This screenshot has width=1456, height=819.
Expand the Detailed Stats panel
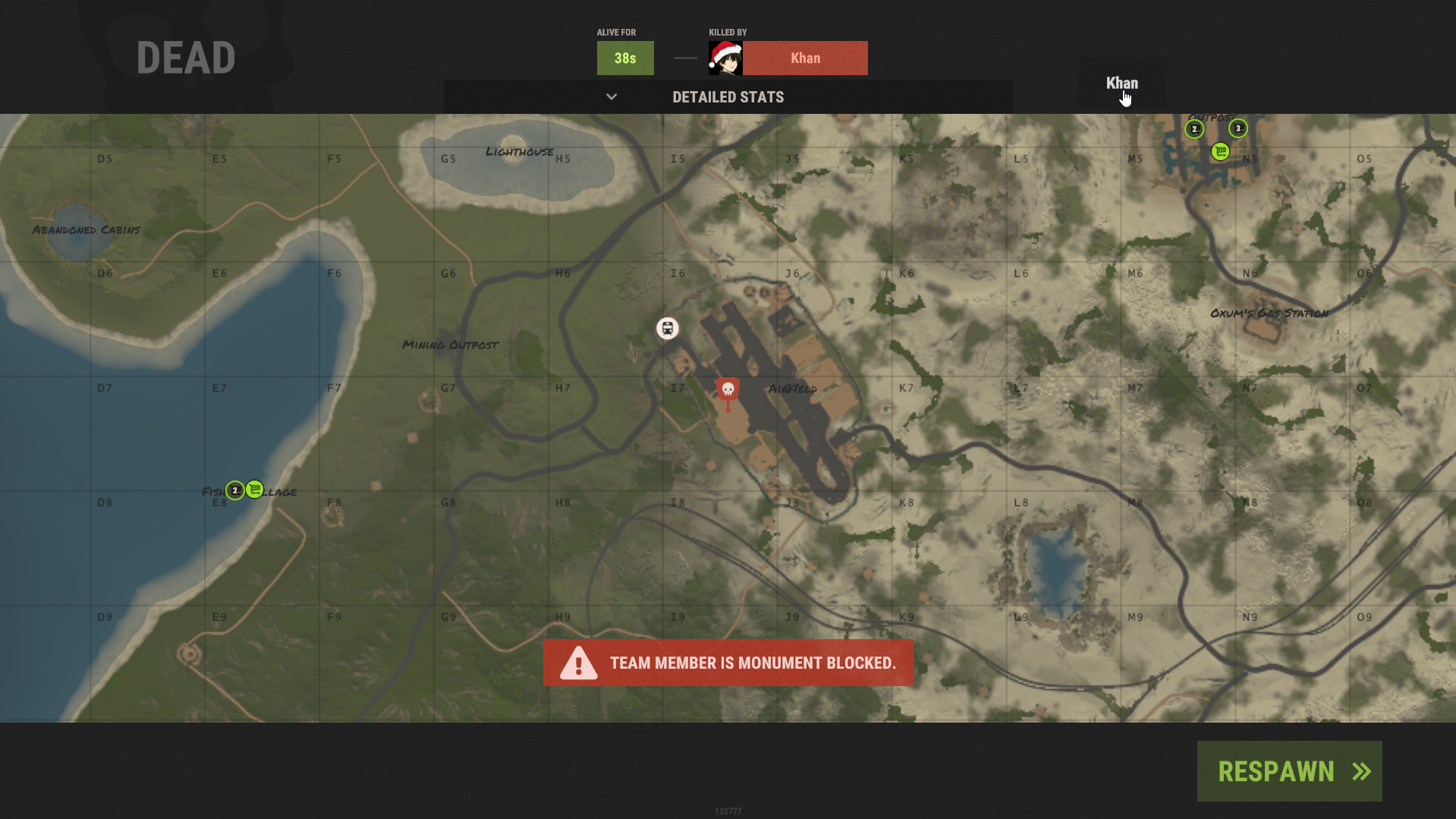point(728,97)
